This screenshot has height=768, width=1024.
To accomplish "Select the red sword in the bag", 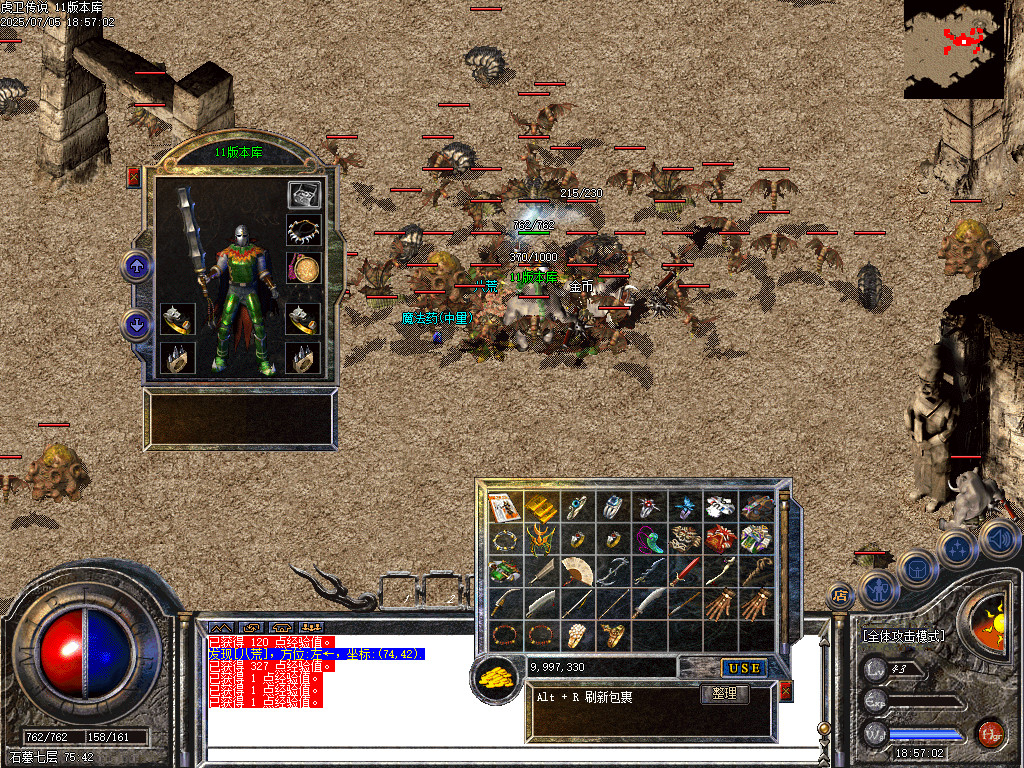I will click(x=685, y=571).
